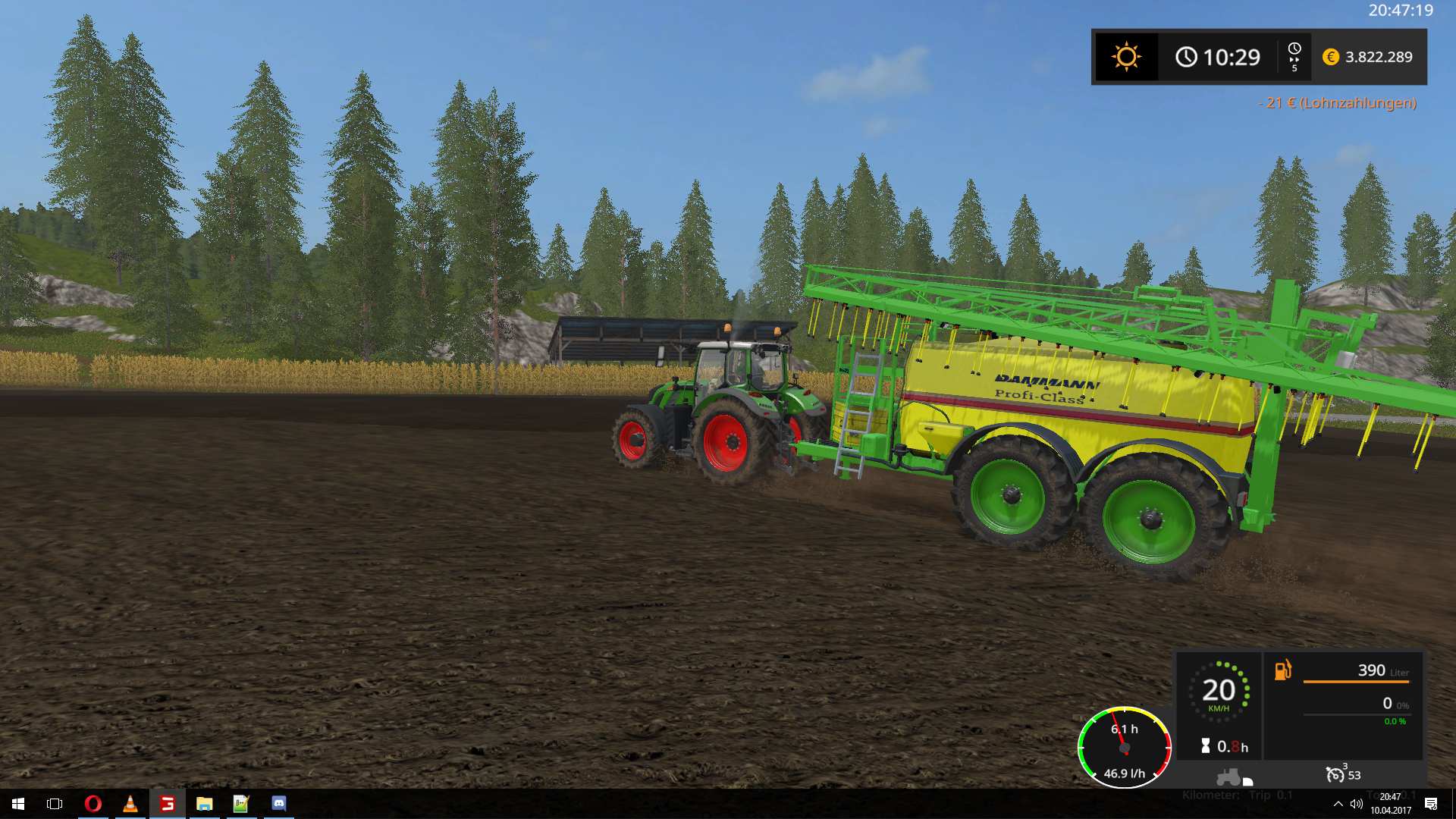Click the orange fuel pump icon
Viewport: 1456px width, 819px height.
click(x=1282, y=670)
